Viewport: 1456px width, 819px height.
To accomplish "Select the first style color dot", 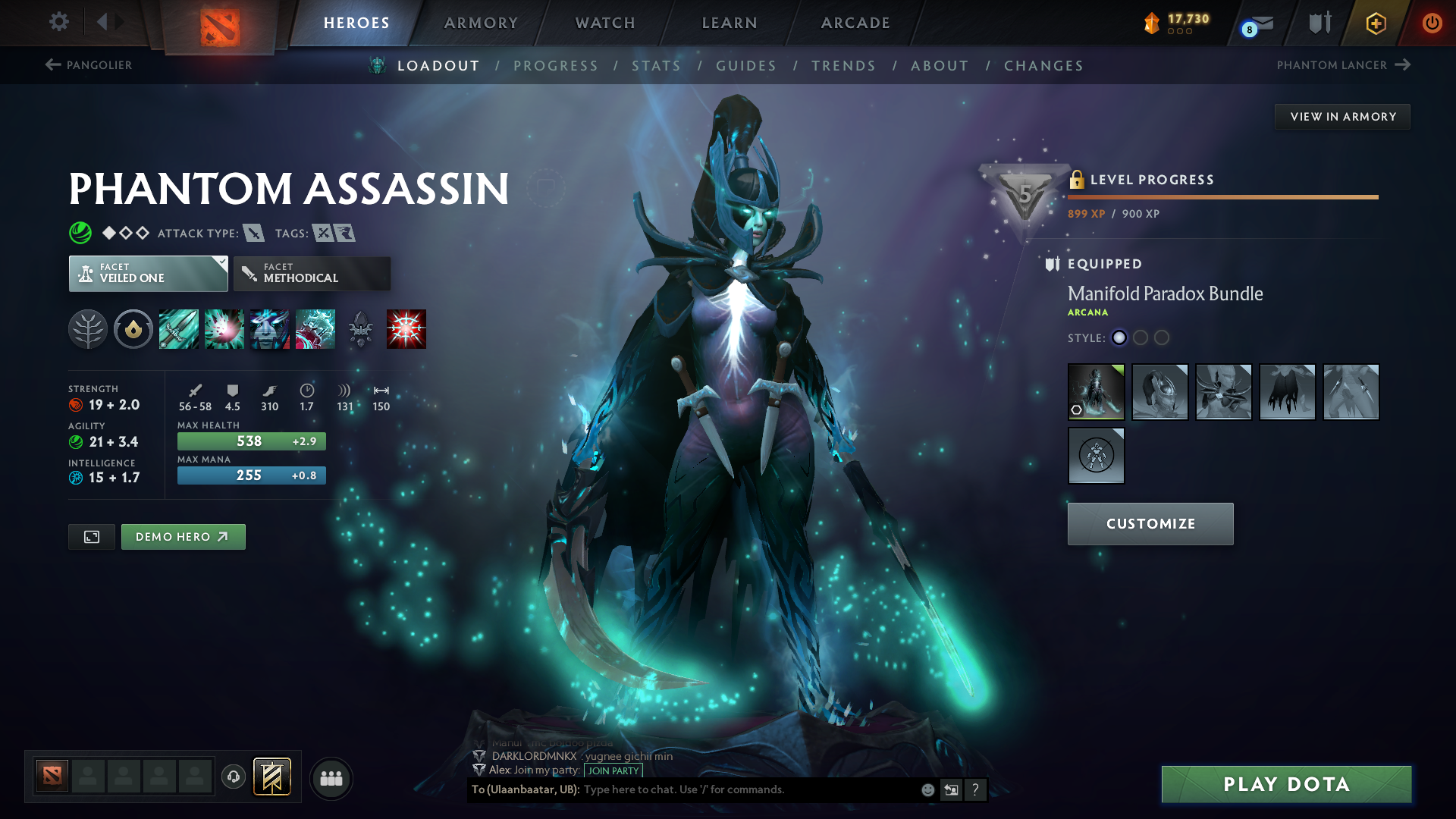I will (1119, 338).
